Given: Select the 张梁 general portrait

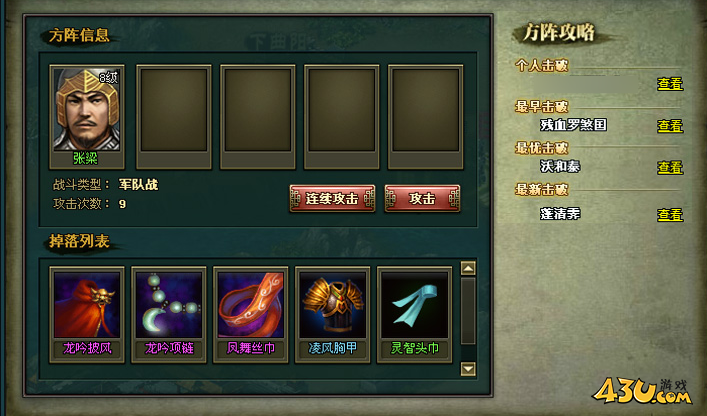Looking at the screenshot, I should pyautogui.click(x=86, y=109).
